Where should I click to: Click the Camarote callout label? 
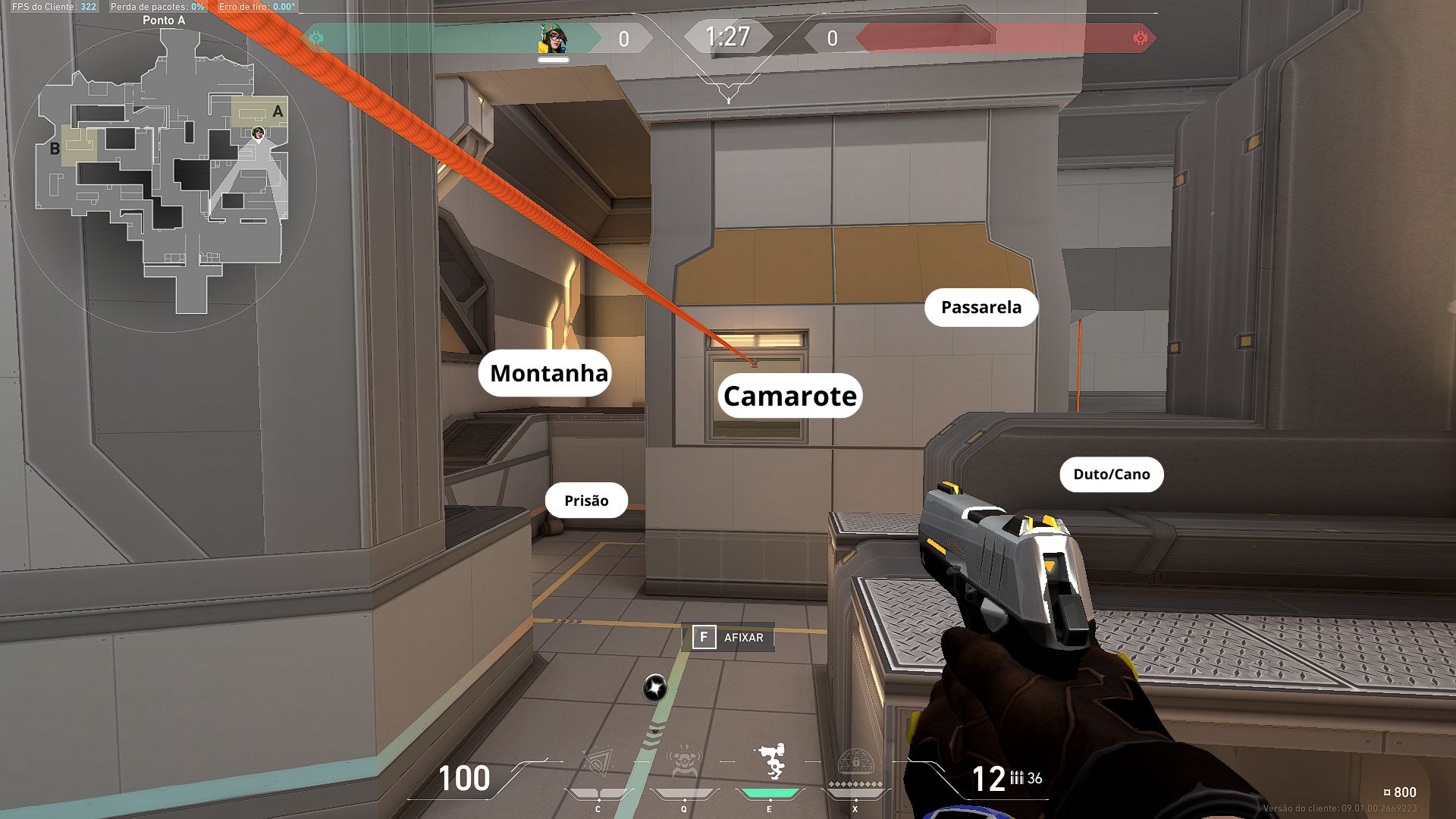(789, 396)
